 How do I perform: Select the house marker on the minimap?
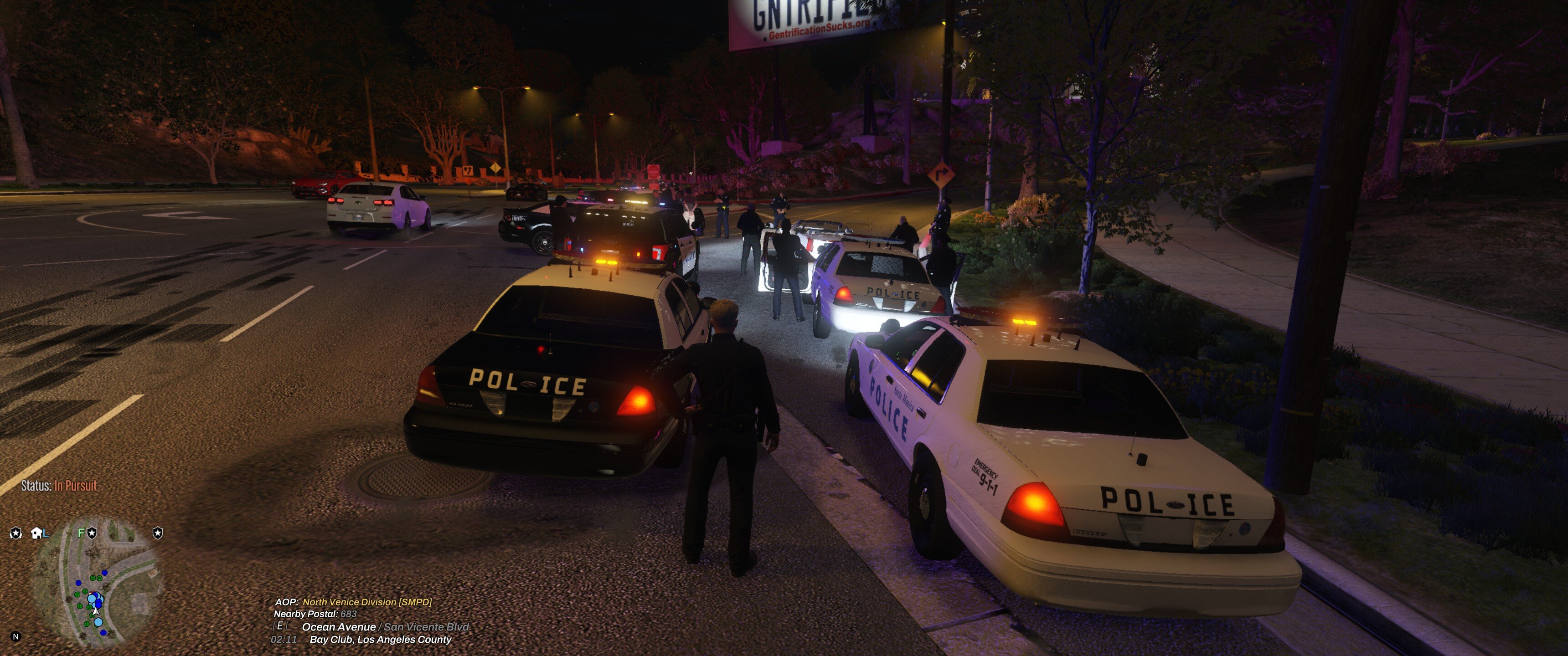point(36,533)
